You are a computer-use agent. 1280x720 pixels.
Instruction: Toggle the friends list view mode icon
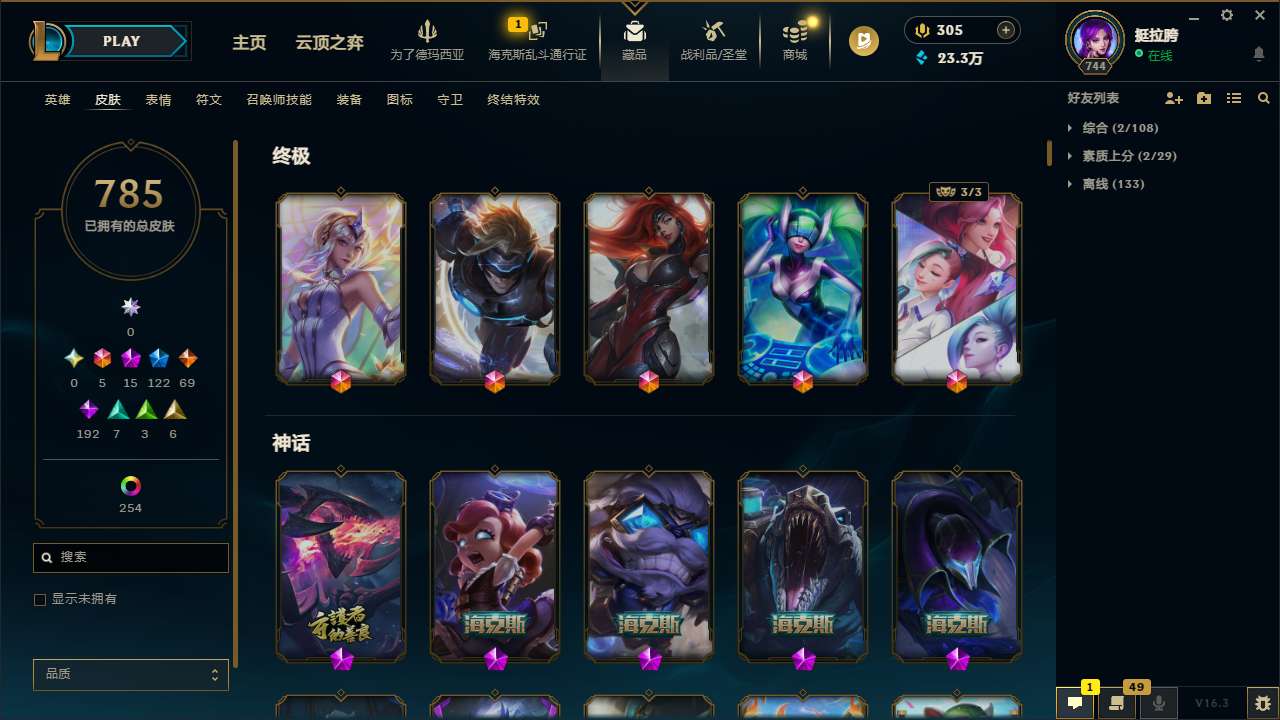coord(1234,98)
